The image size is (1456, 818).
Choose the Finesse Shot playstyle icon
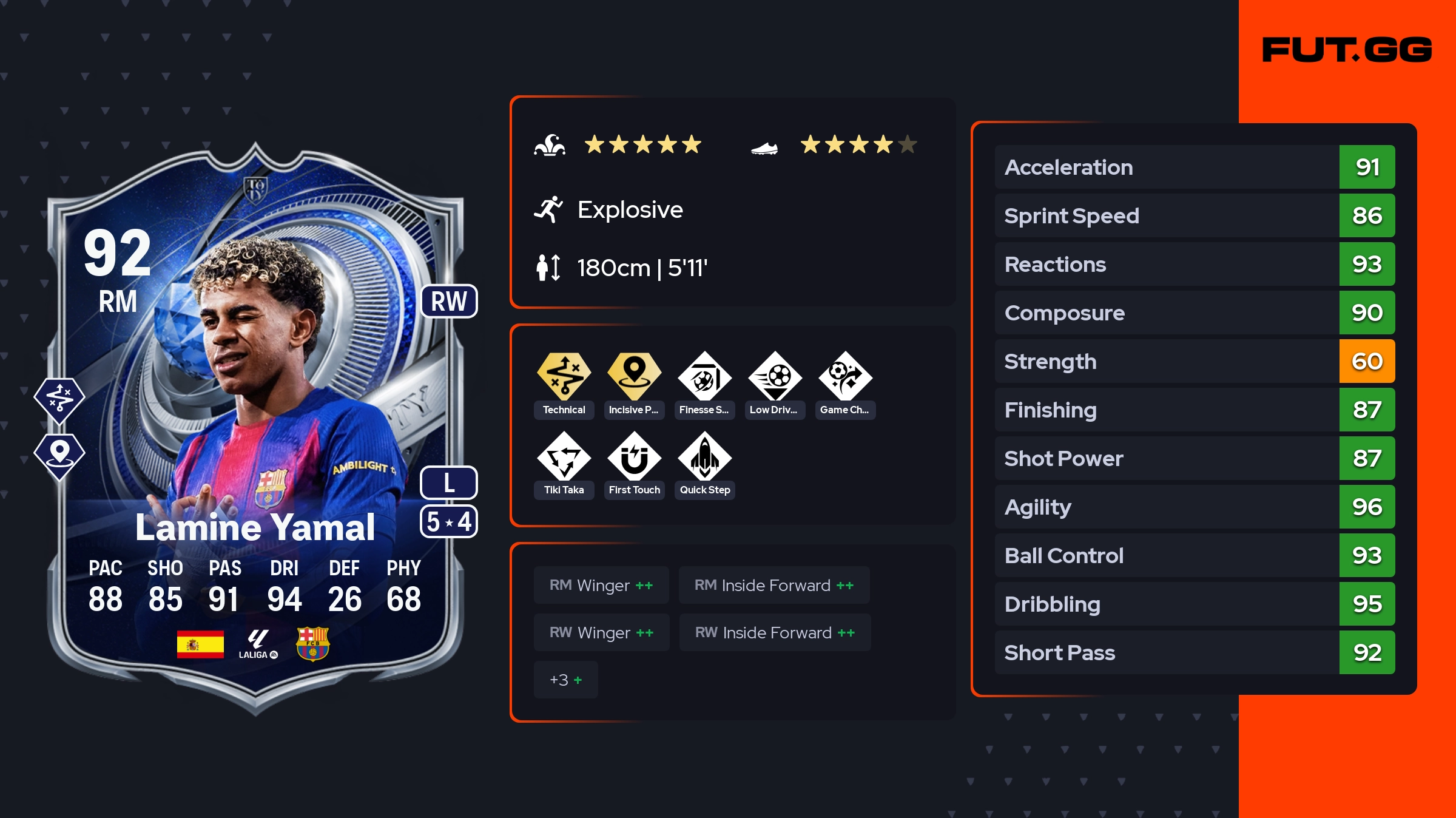click(704, 377)
